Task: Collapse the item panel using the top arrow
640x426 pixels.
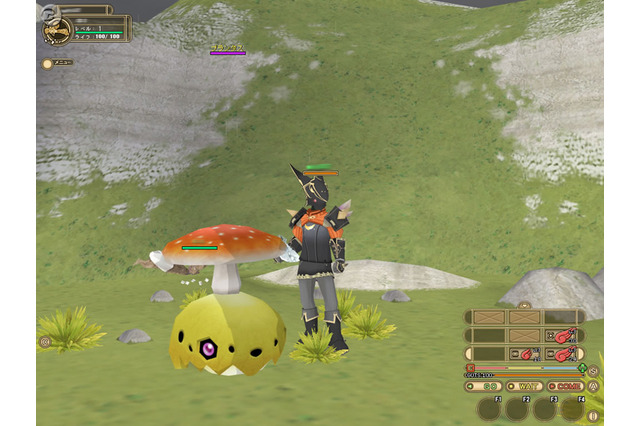Action: click(x=524, y=304)
